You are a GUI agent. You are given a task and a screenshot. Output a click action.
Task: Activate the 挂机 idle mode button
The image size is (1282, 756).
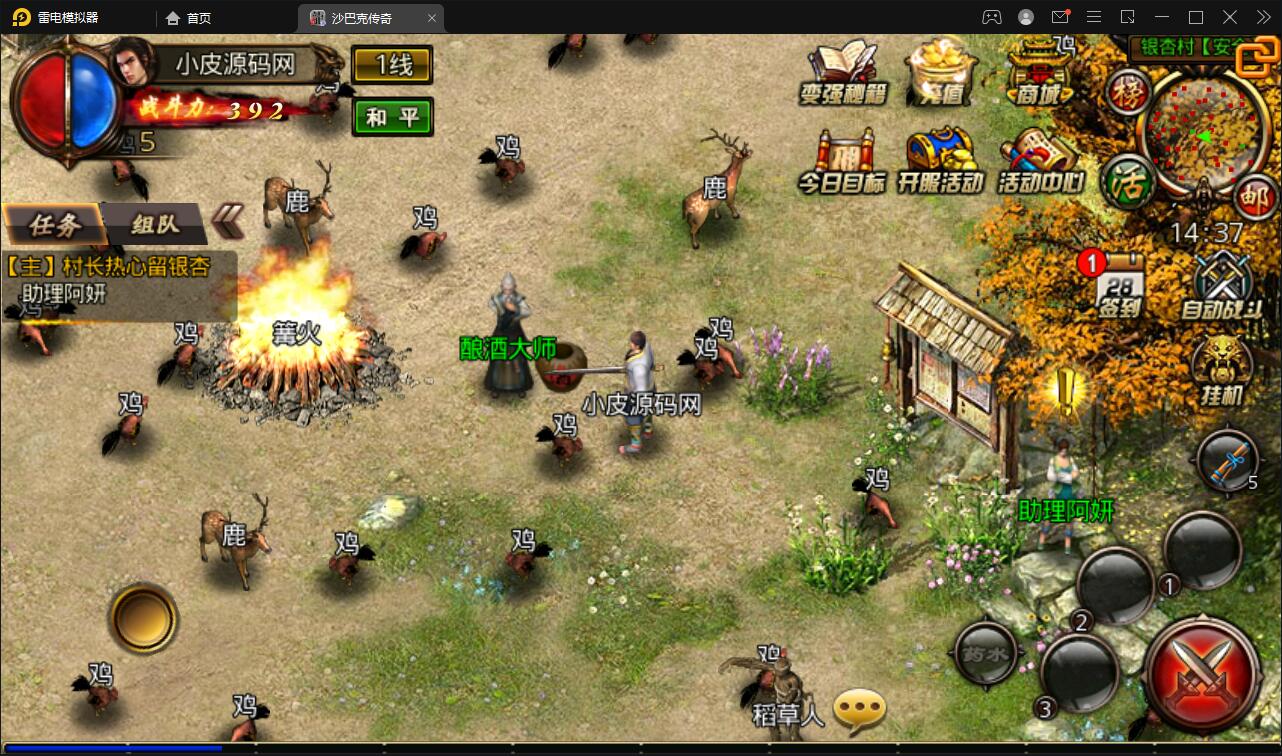click(x=1221, y=370)
